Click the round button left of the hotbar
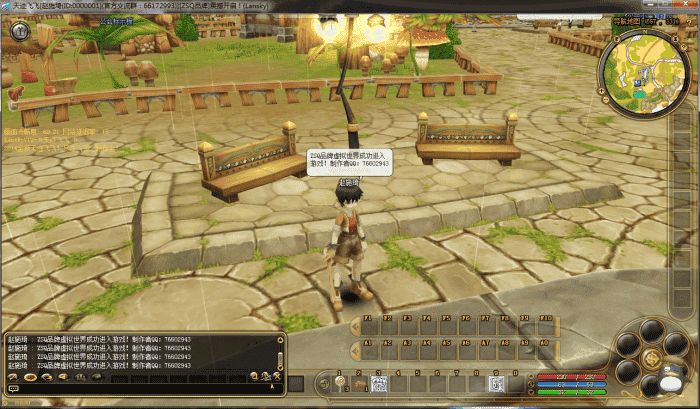The height and width of the screenshot is (409, 700). pos(324,383)
